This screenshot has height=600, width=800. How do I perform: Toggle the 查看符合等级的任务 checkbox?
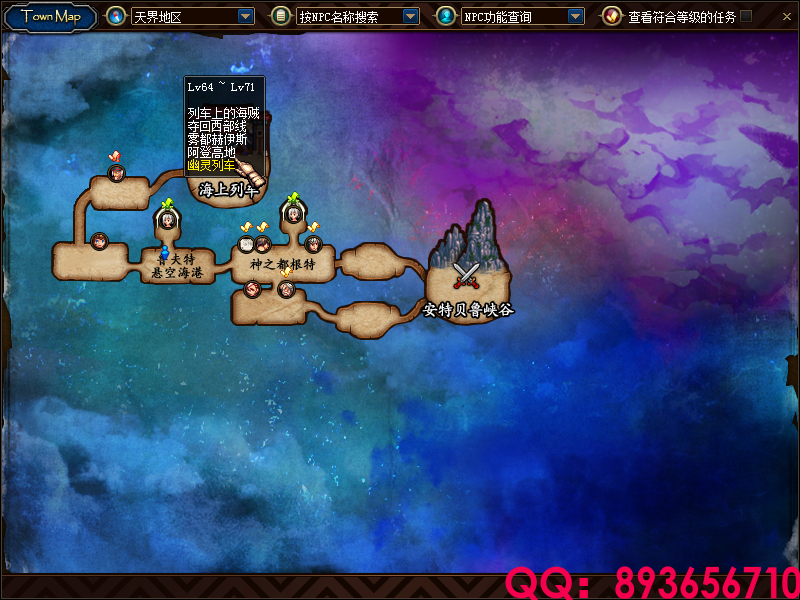746,16
